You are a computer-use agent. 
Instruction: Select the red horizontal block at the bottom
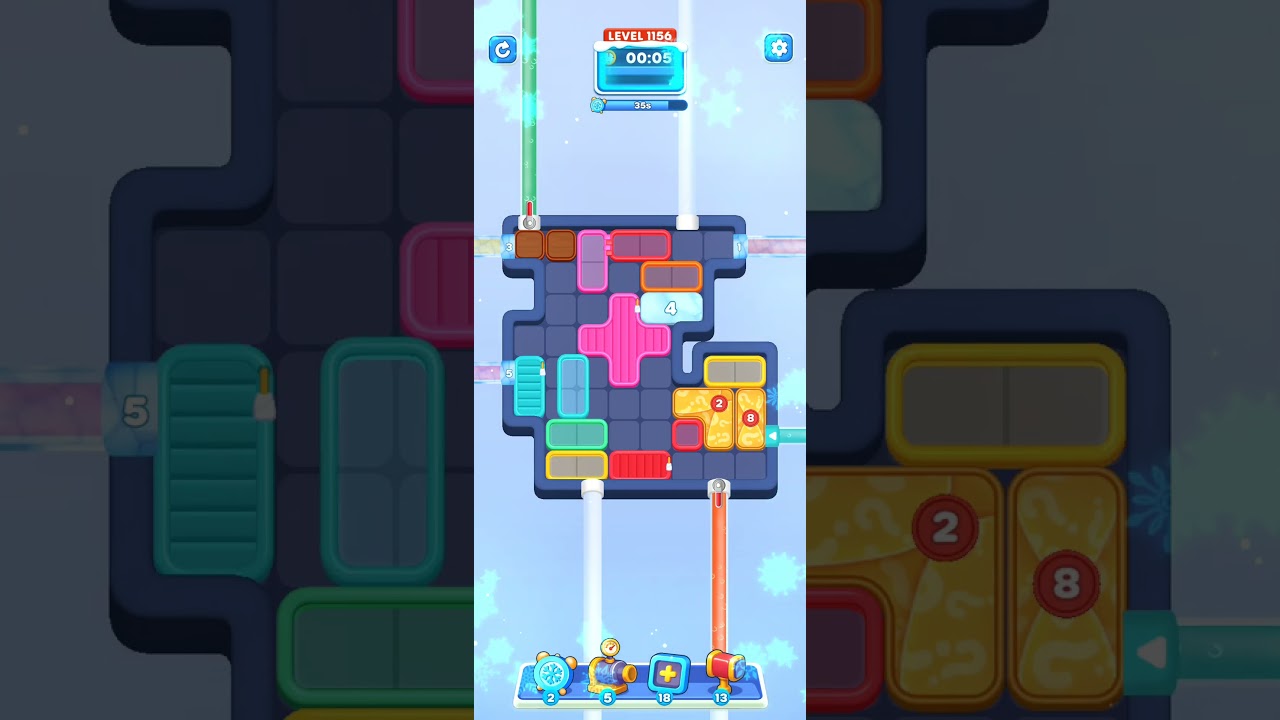point(640,463)
